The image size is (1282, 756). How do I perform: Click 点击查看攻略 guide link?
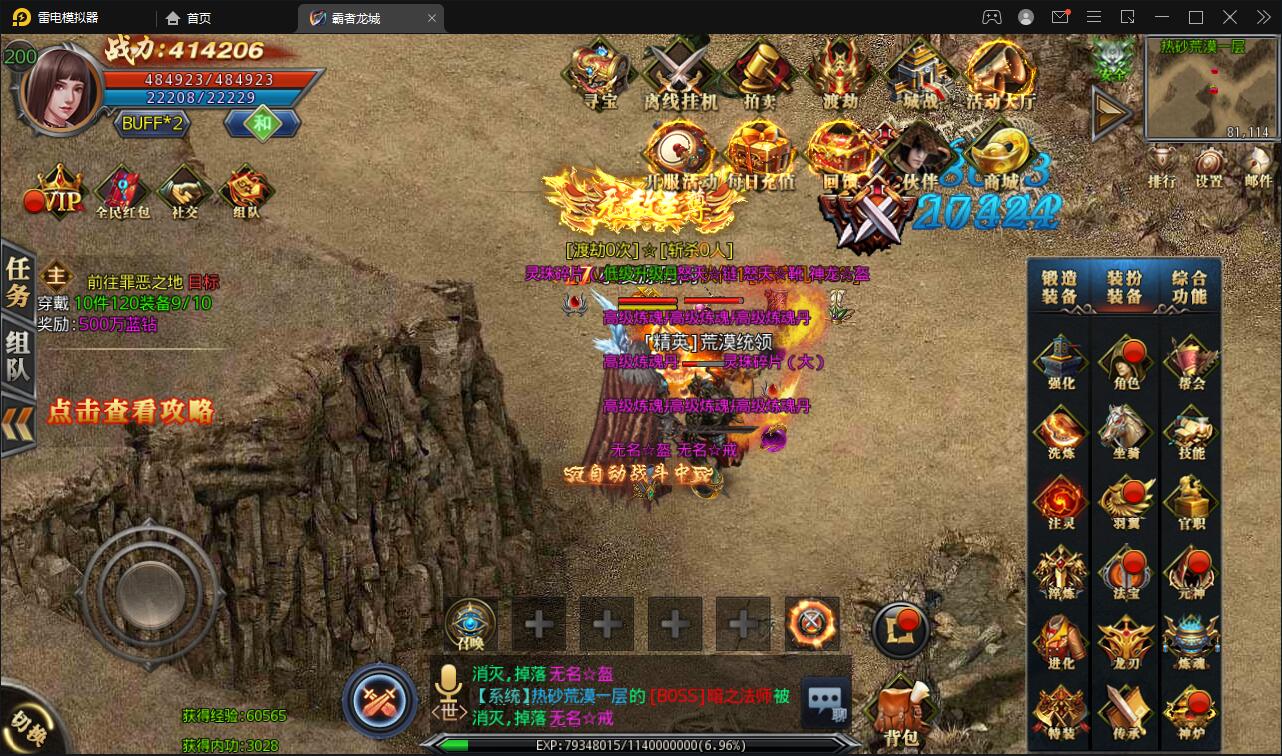pos(131,411)
